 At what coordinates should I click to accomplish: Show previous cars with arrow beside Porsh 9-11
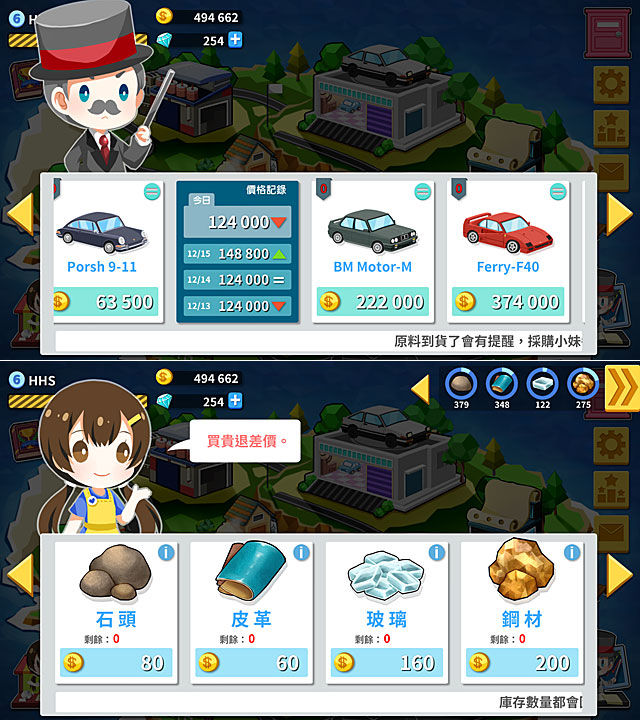tap(20, 214)
